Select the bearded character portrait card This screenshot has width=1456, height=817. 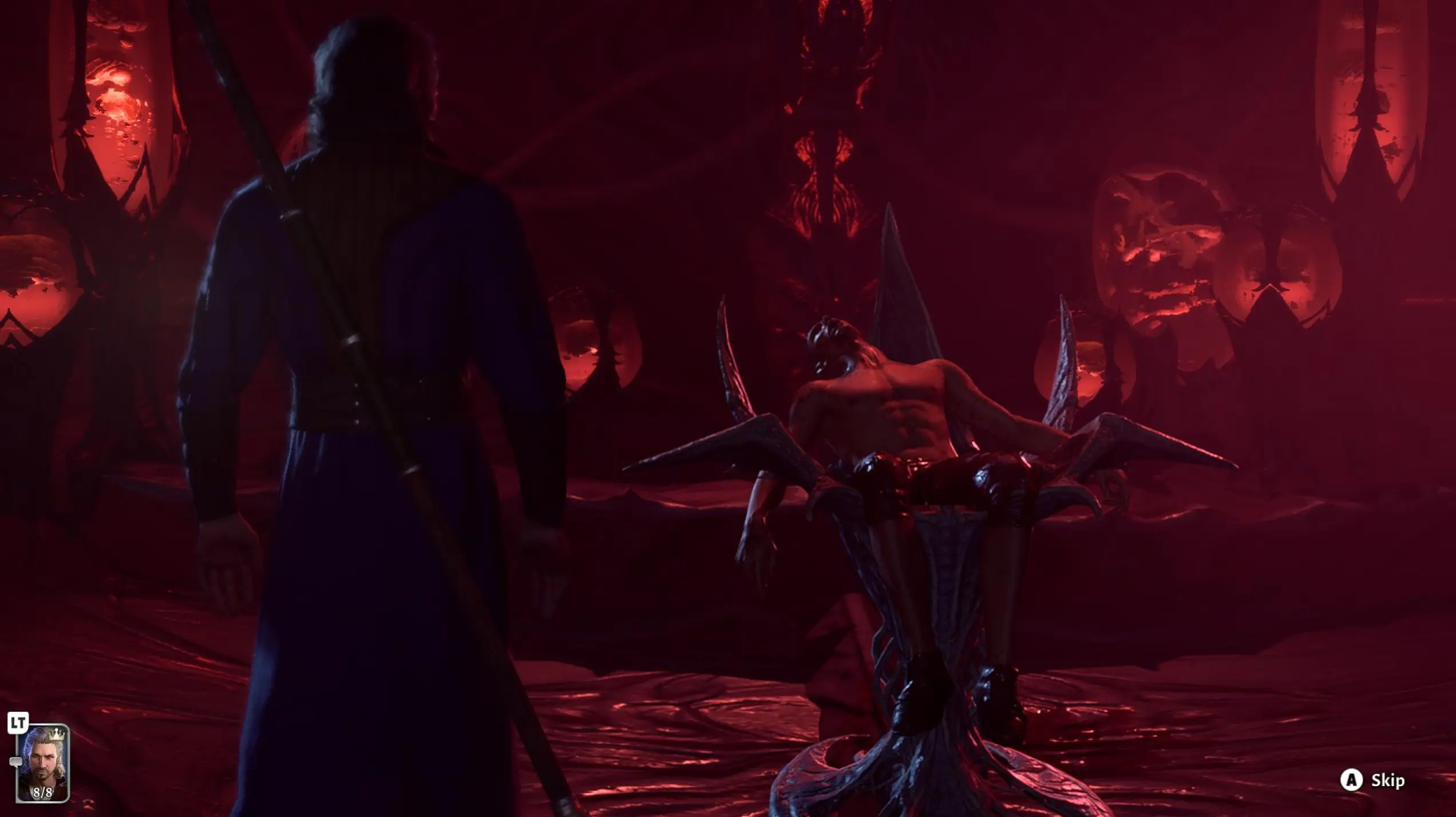click(42, 763)
